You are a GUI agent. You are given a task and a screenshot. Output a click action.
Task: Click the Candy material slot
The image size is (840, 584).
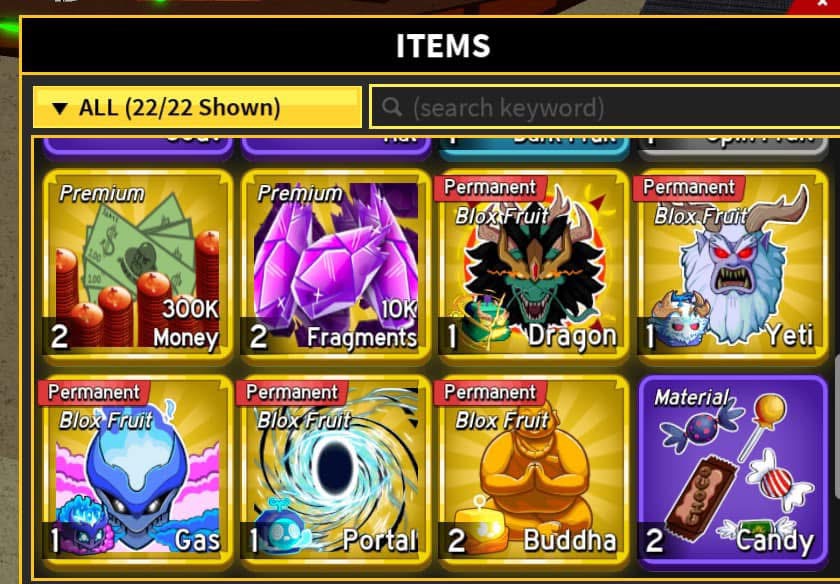732,467
